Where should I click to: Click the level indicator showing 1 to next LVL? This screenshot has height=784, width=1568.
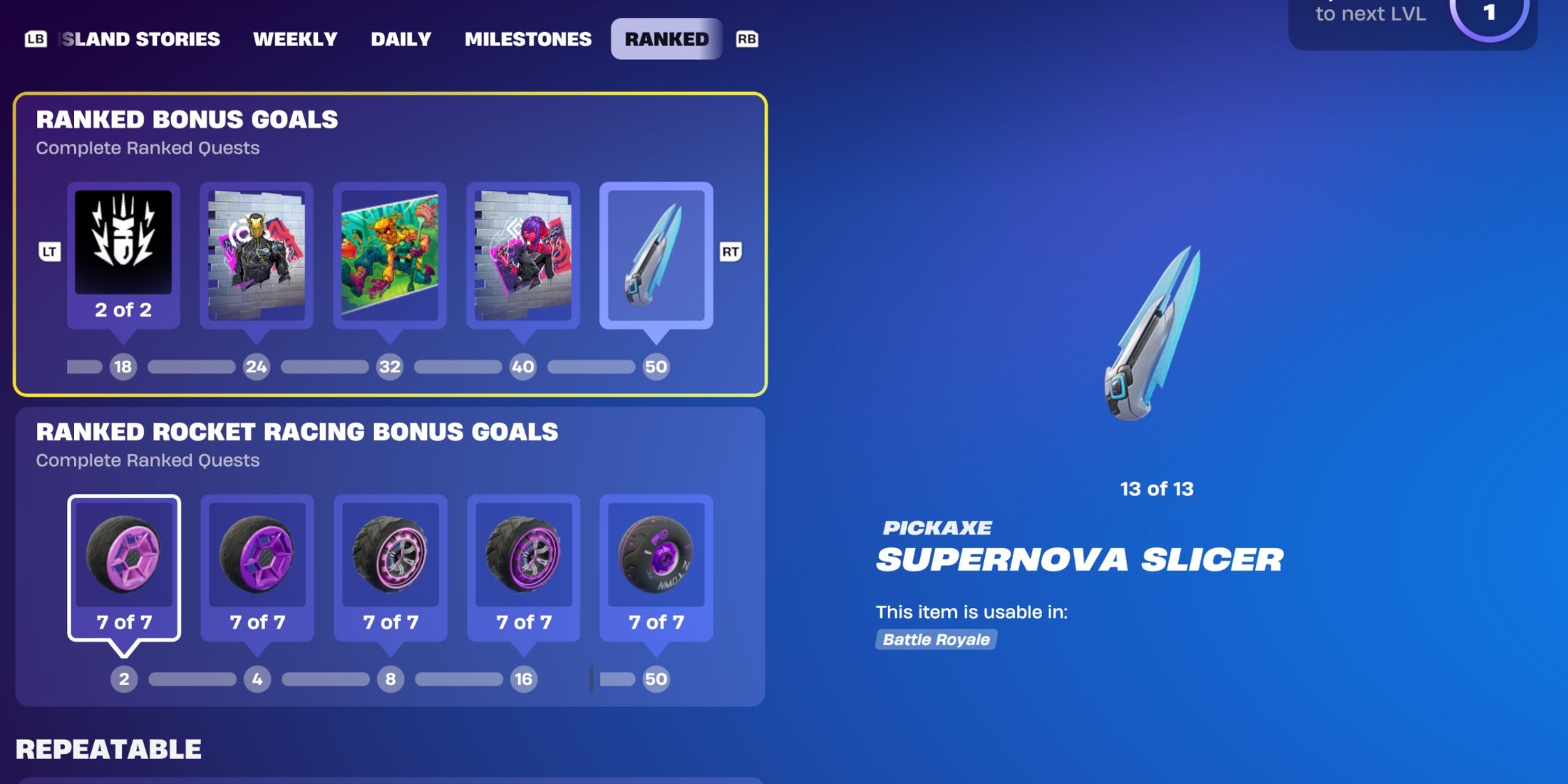coord(1489,13)
